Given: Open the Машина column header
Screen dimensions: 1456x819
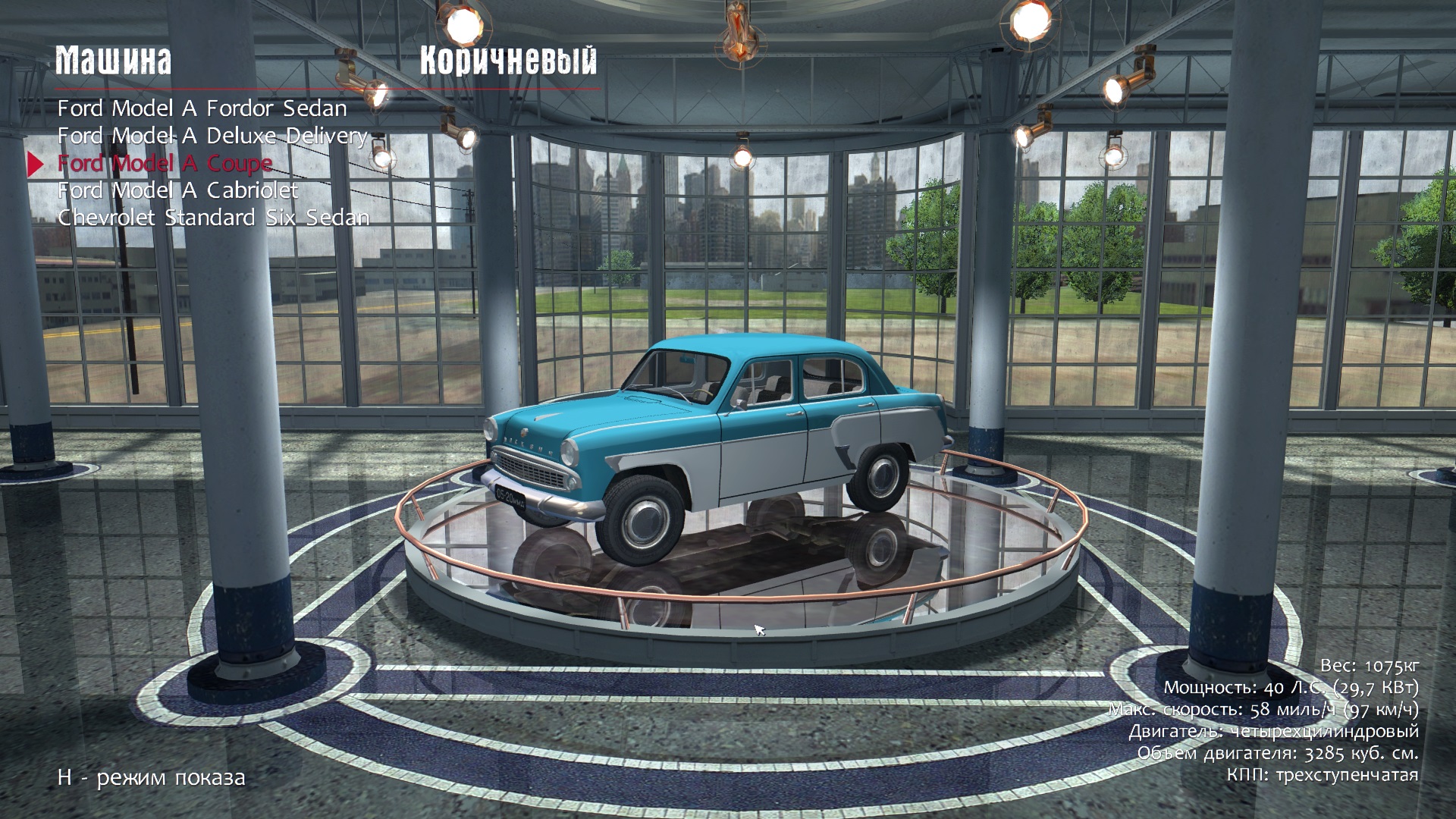Looking at the screenshot, I should click(114, 61).
